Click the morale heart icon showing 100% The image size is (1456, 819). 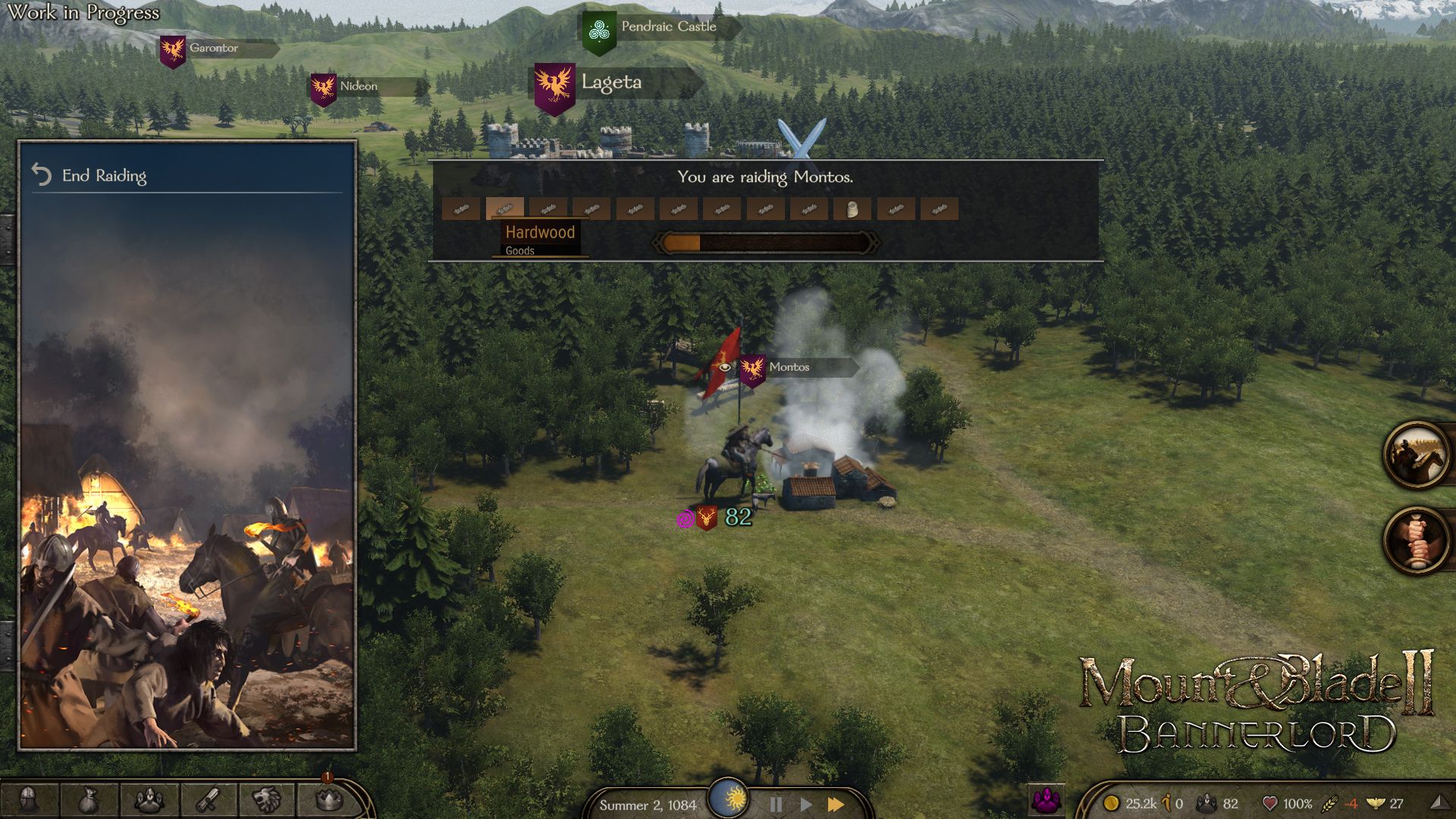1270,802
